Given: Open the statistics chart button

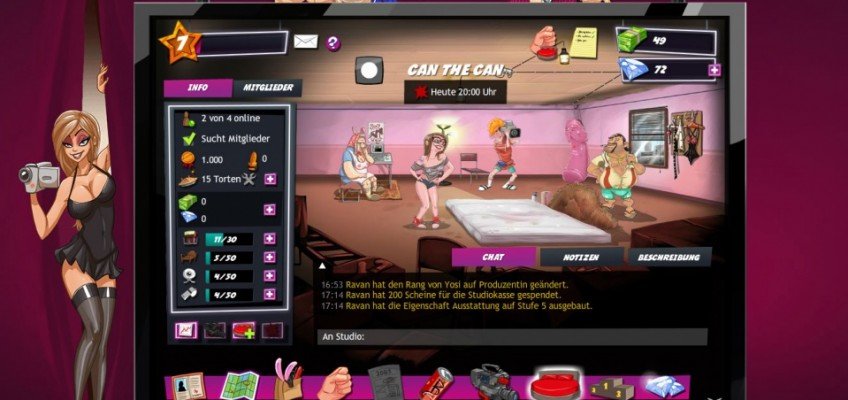Looking at the screenshot, I should [186, 330].
